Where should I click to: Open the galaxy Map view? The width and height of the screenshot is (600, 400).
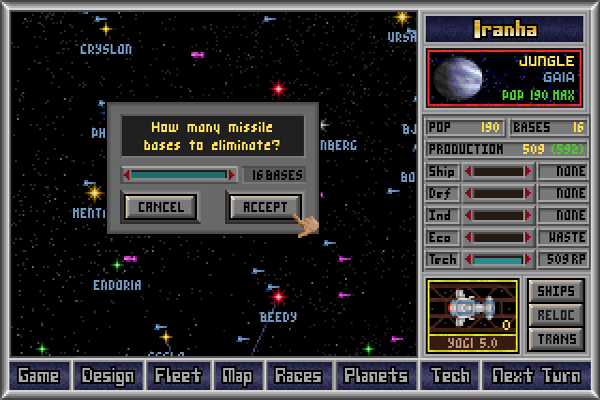[237, 376]
